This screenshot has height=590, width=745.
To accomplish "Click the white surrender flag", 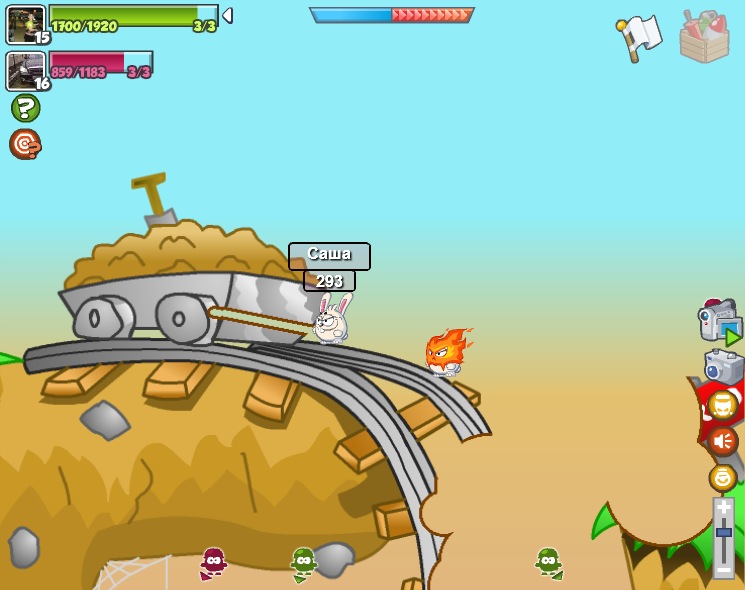I will click(x=640, y=36).
